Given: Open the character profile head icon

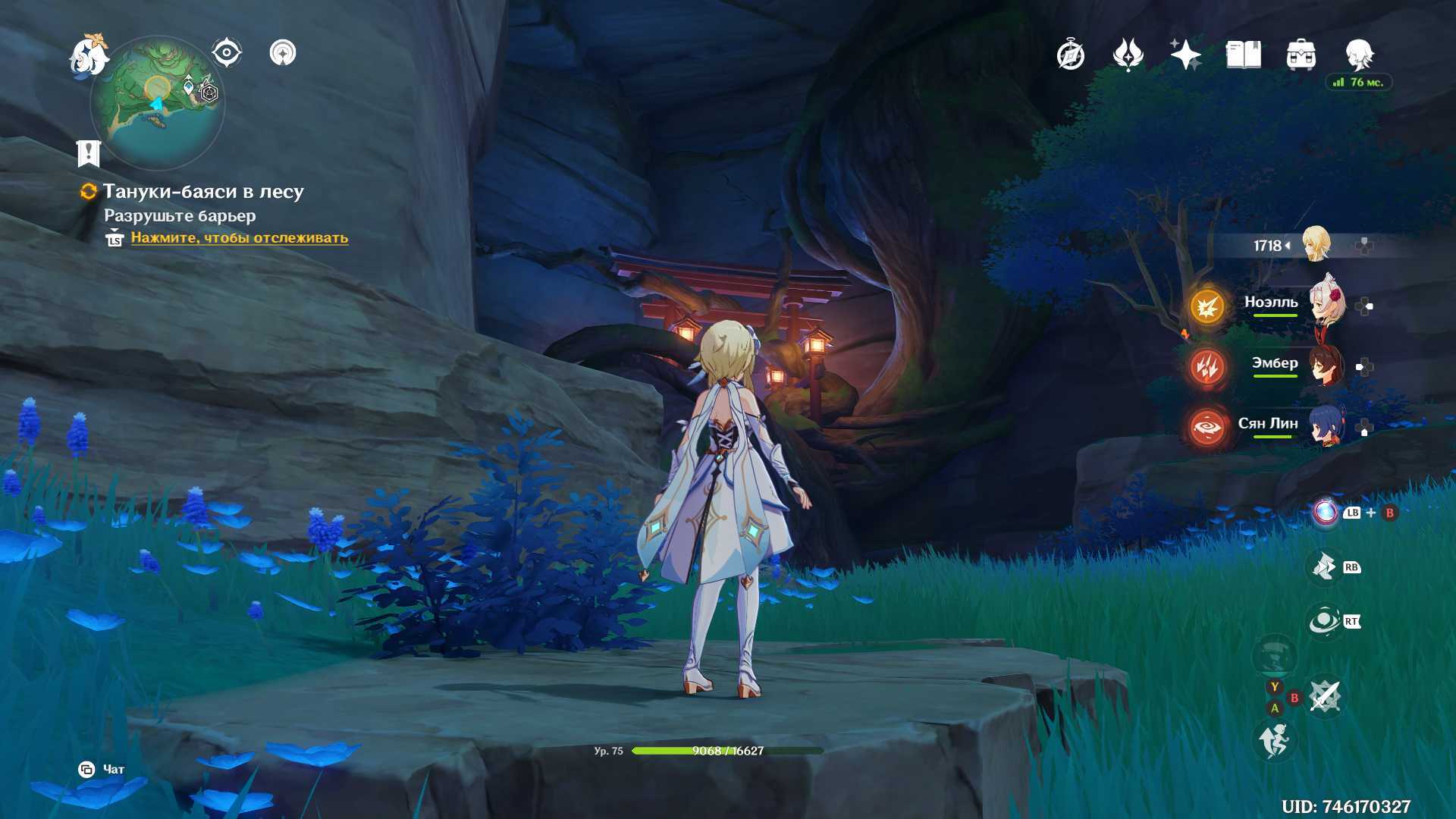Looking at the screenshot, I should [1359, 55].
